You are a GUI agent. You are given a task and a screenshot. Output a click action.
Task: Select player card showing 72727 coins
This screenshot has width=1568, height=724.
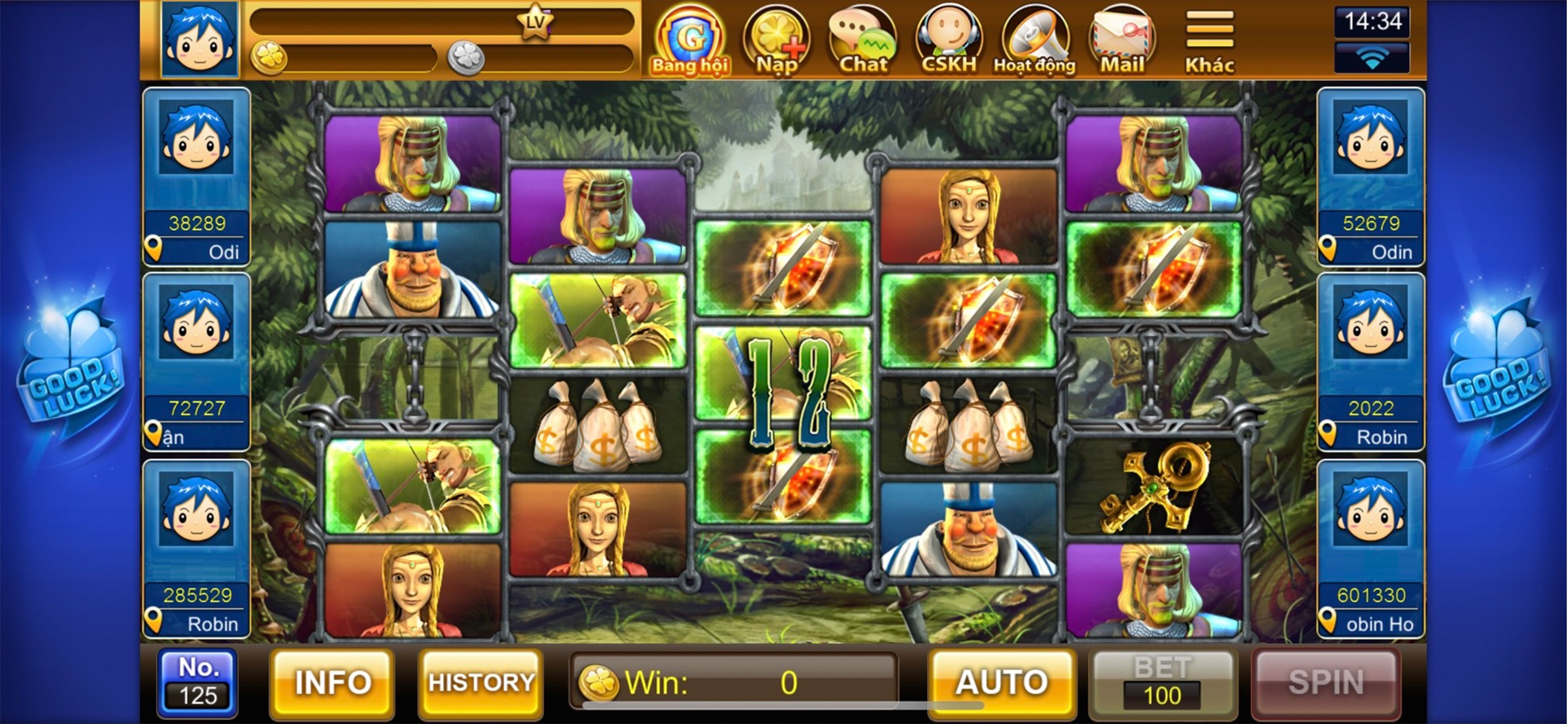pos(197,362)
